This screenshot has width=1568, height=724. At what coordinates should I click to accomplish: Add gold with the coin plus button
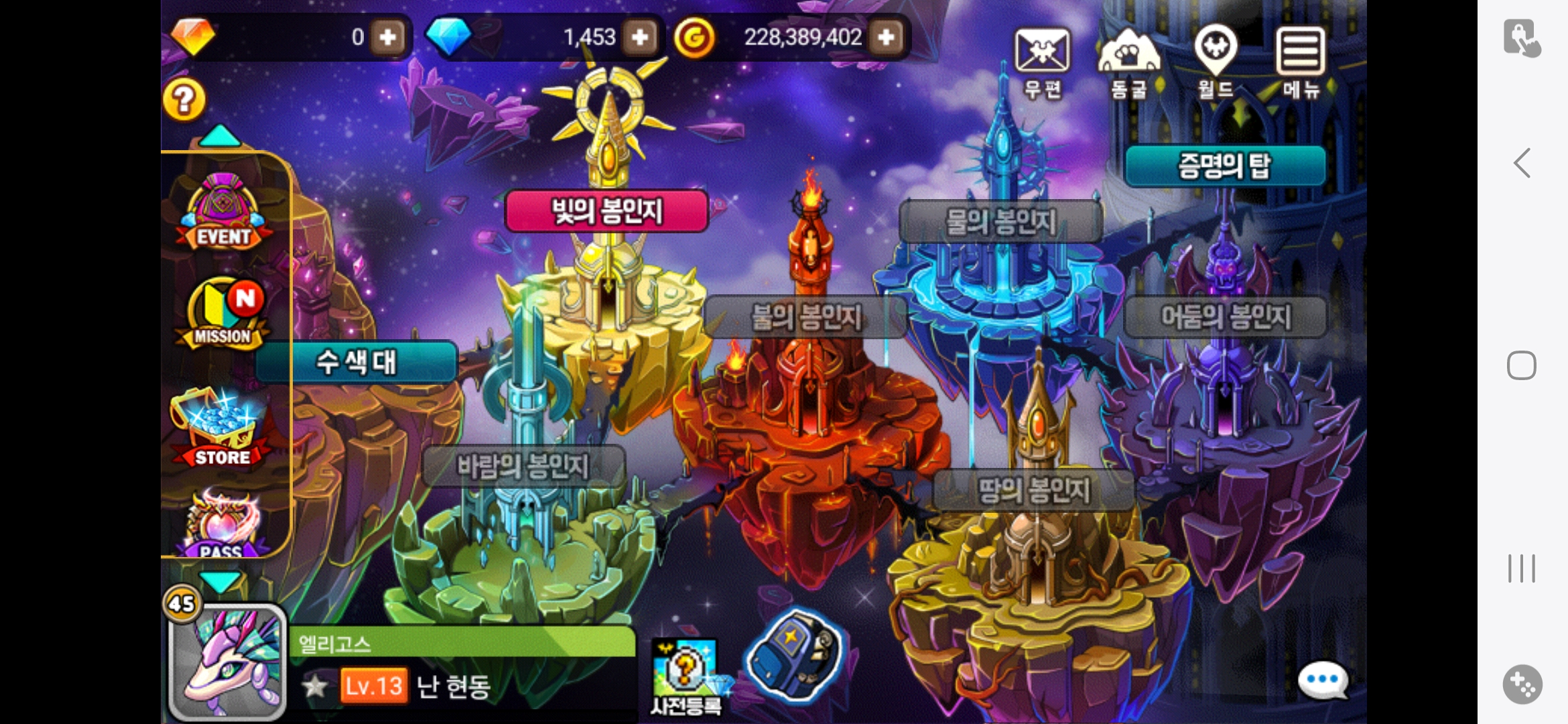click(x=887, y=37)
